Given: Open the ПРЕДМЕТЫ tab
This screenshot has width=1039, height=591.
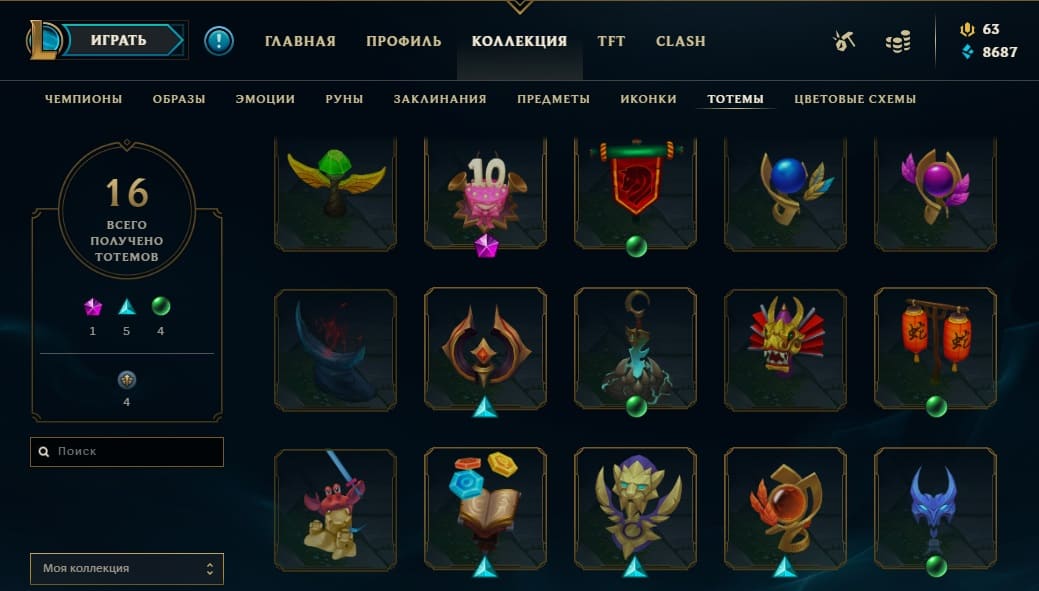Looking at the screenshot, I should [553, 99].
